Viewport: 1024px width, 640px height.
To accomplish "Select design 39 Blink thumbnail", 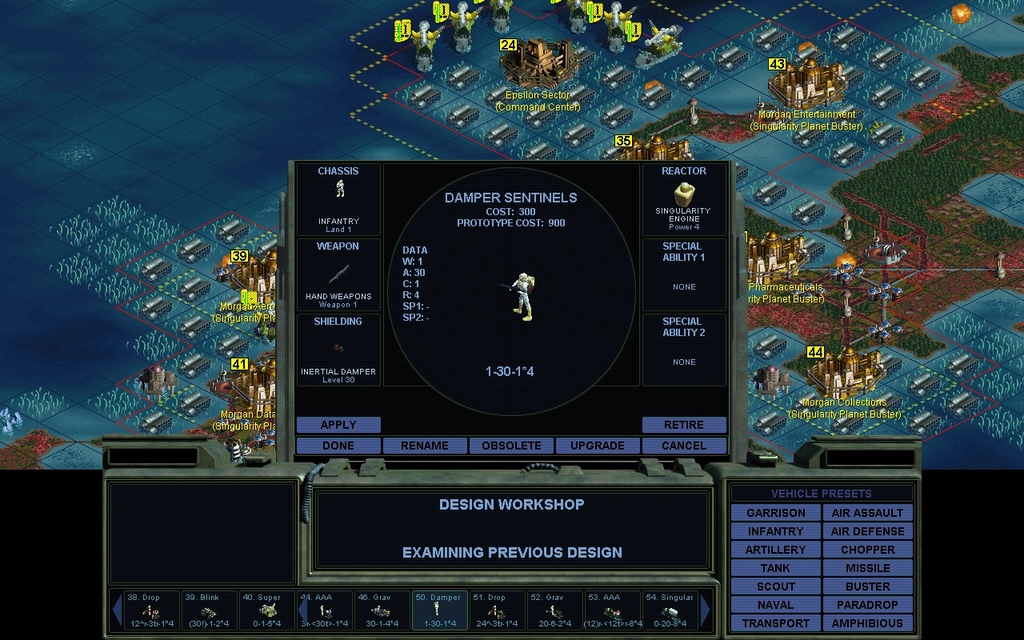I will [x=209, y=609].
